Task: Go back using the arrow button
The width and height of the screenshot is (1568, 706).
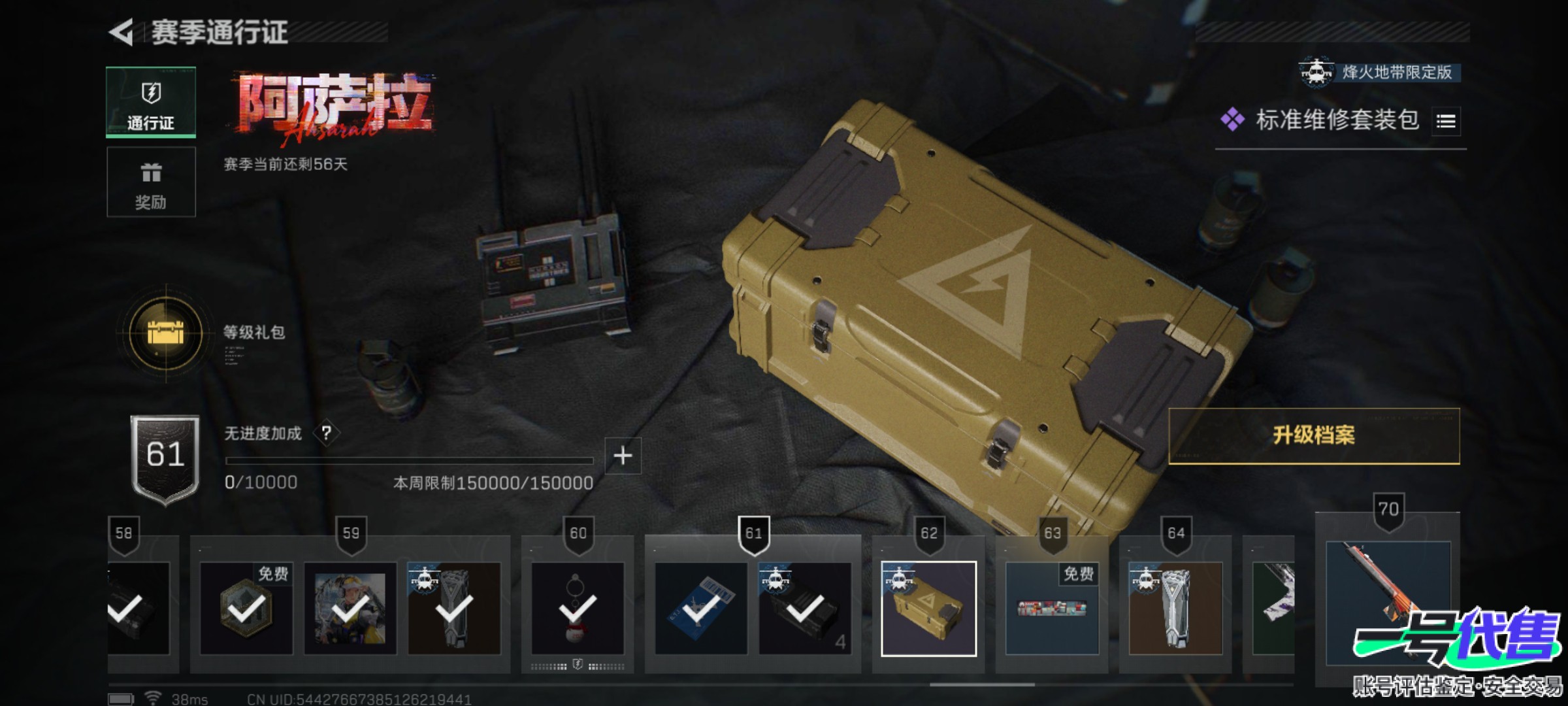Action: pyautogui.click(x=122, y=32)
